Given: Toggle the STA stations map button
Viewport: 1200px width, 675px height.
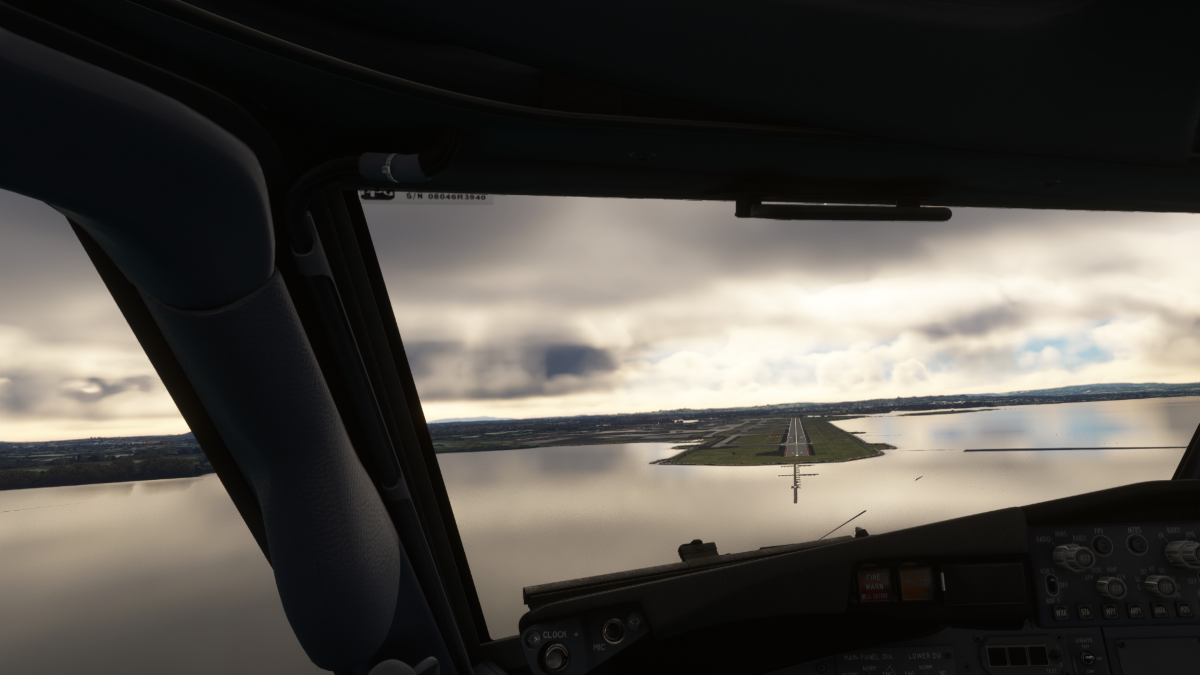Looking at the screenshot, I should pyautogui.click(x=1086, y=611).
